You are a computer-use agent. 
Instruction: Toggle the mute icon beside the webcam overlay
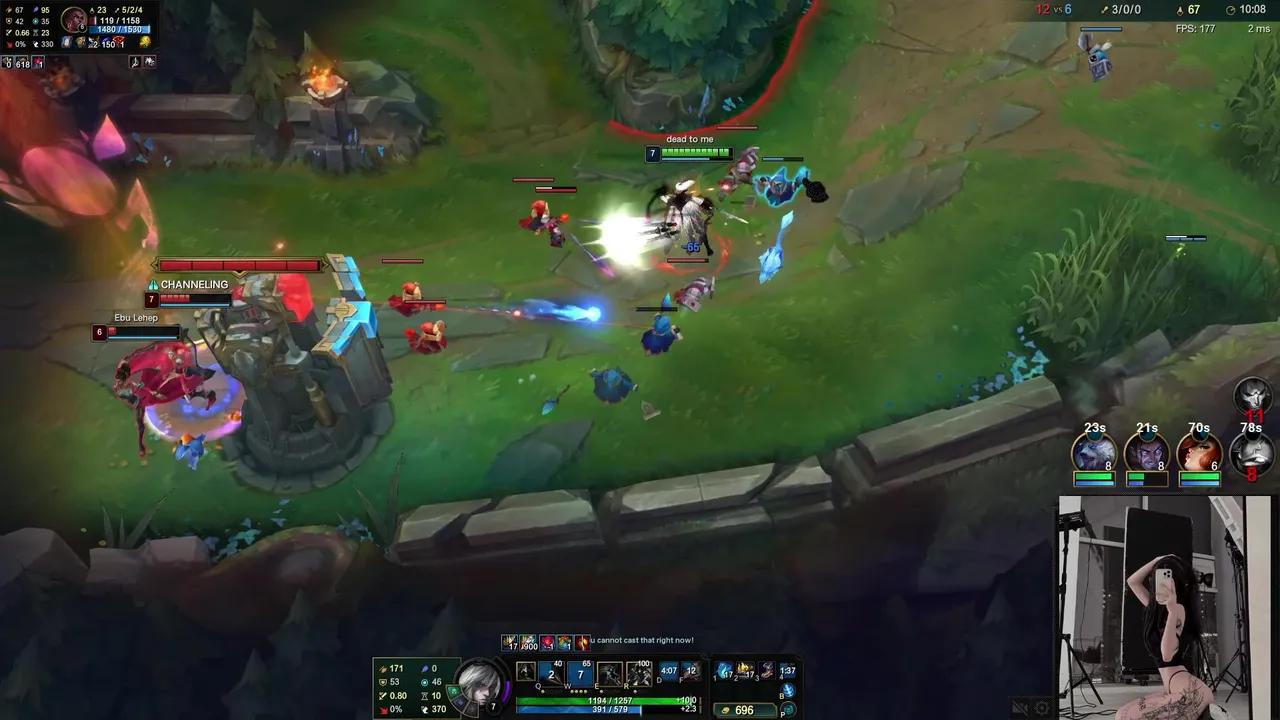click(1019, 707)
